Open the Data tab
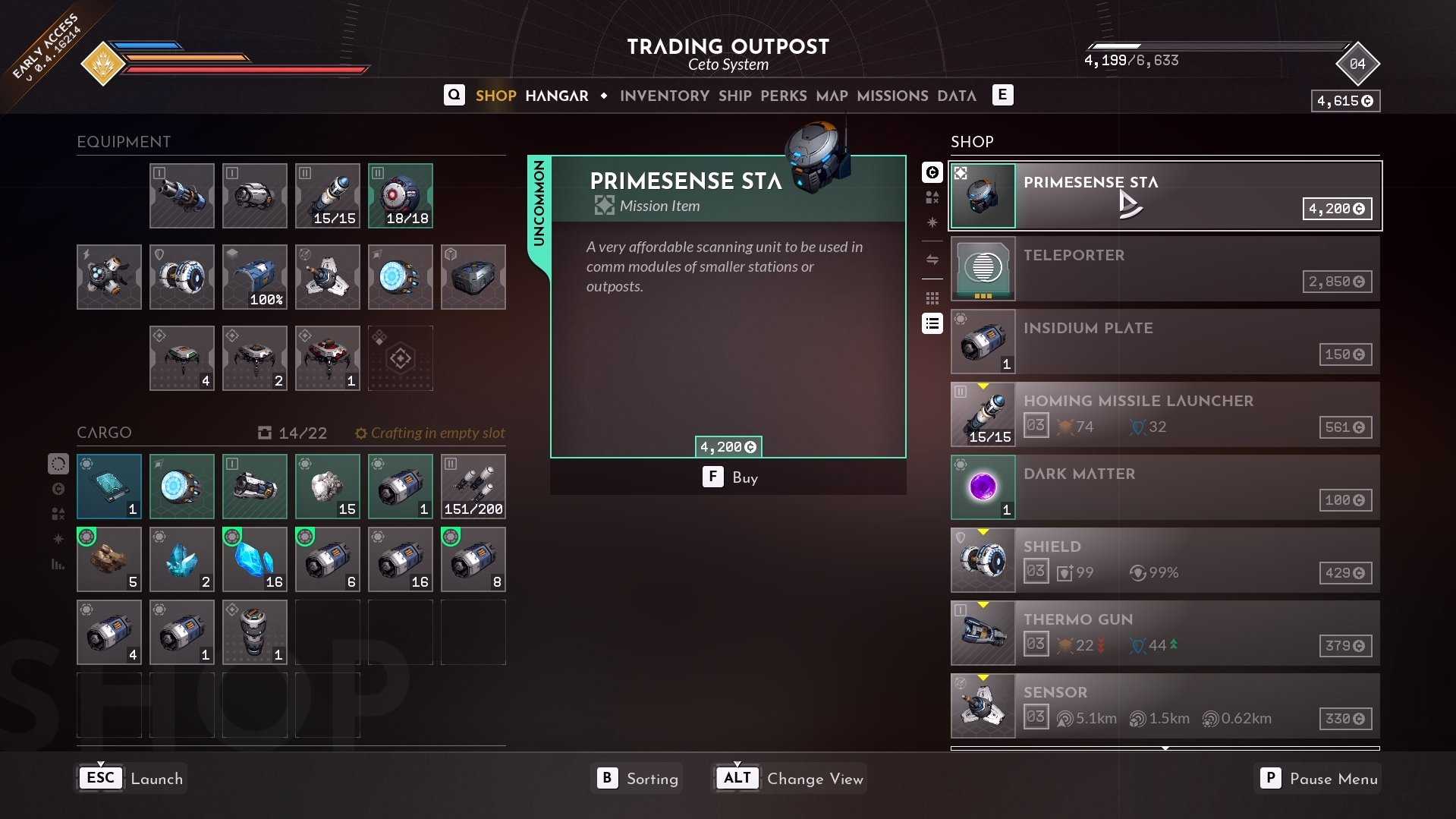The image size is (1456, 819). 956,96
